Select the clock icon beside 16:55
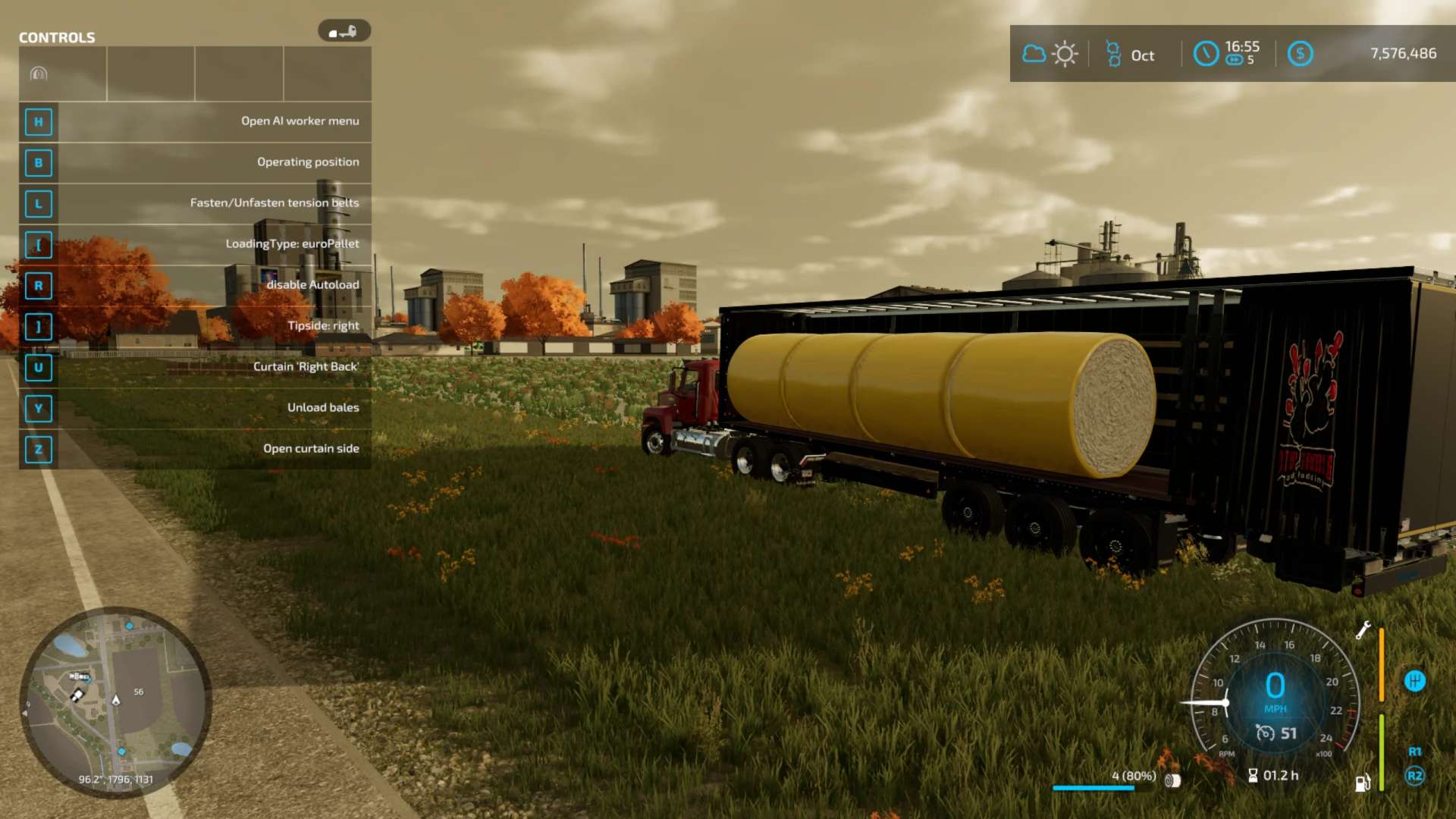The width and height of the screenshot is (1456, 819). [x=1206, y=54]
